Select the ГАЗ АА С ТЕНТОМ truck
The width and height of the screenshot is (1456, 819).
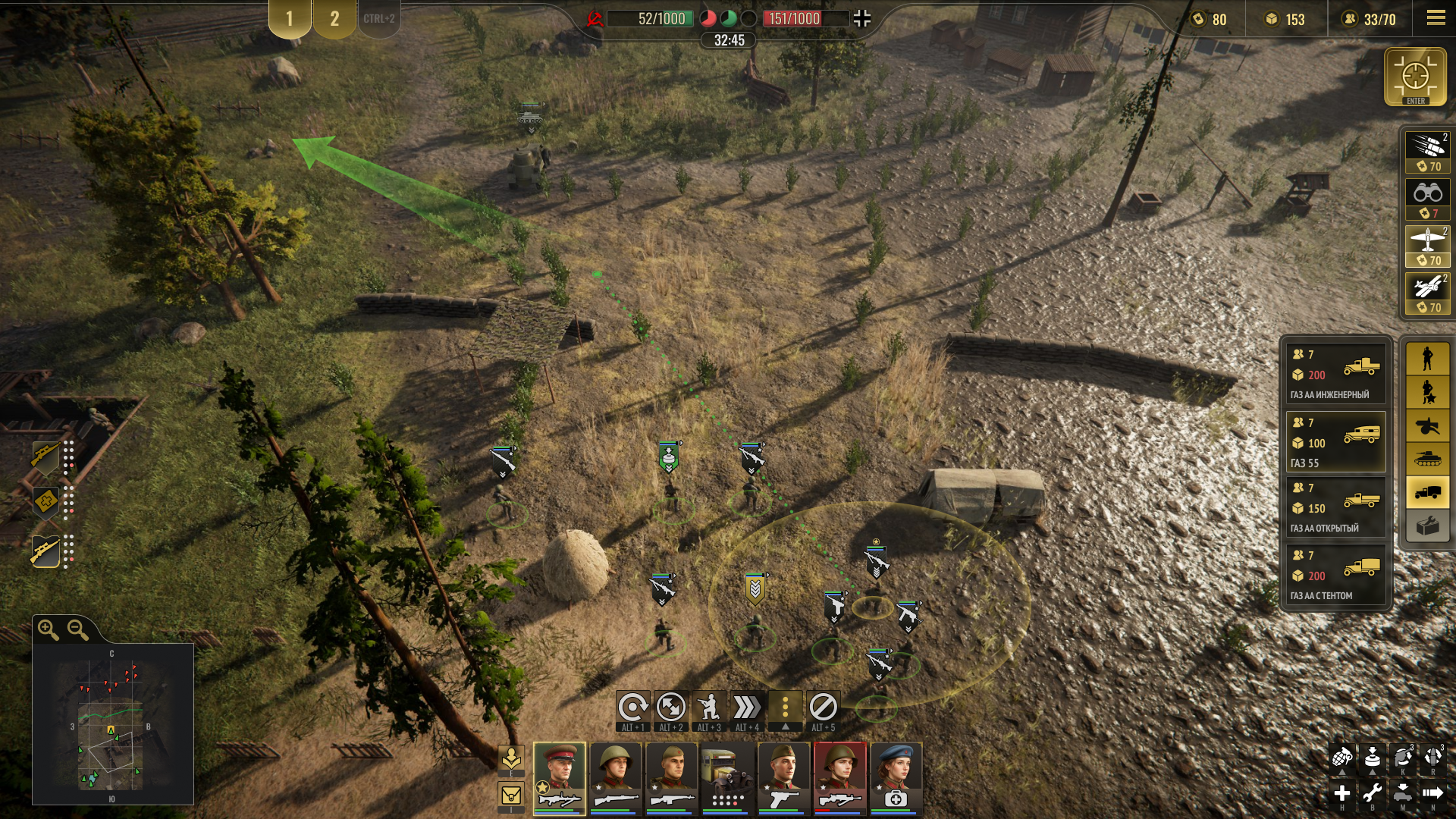click(1335, 575)
